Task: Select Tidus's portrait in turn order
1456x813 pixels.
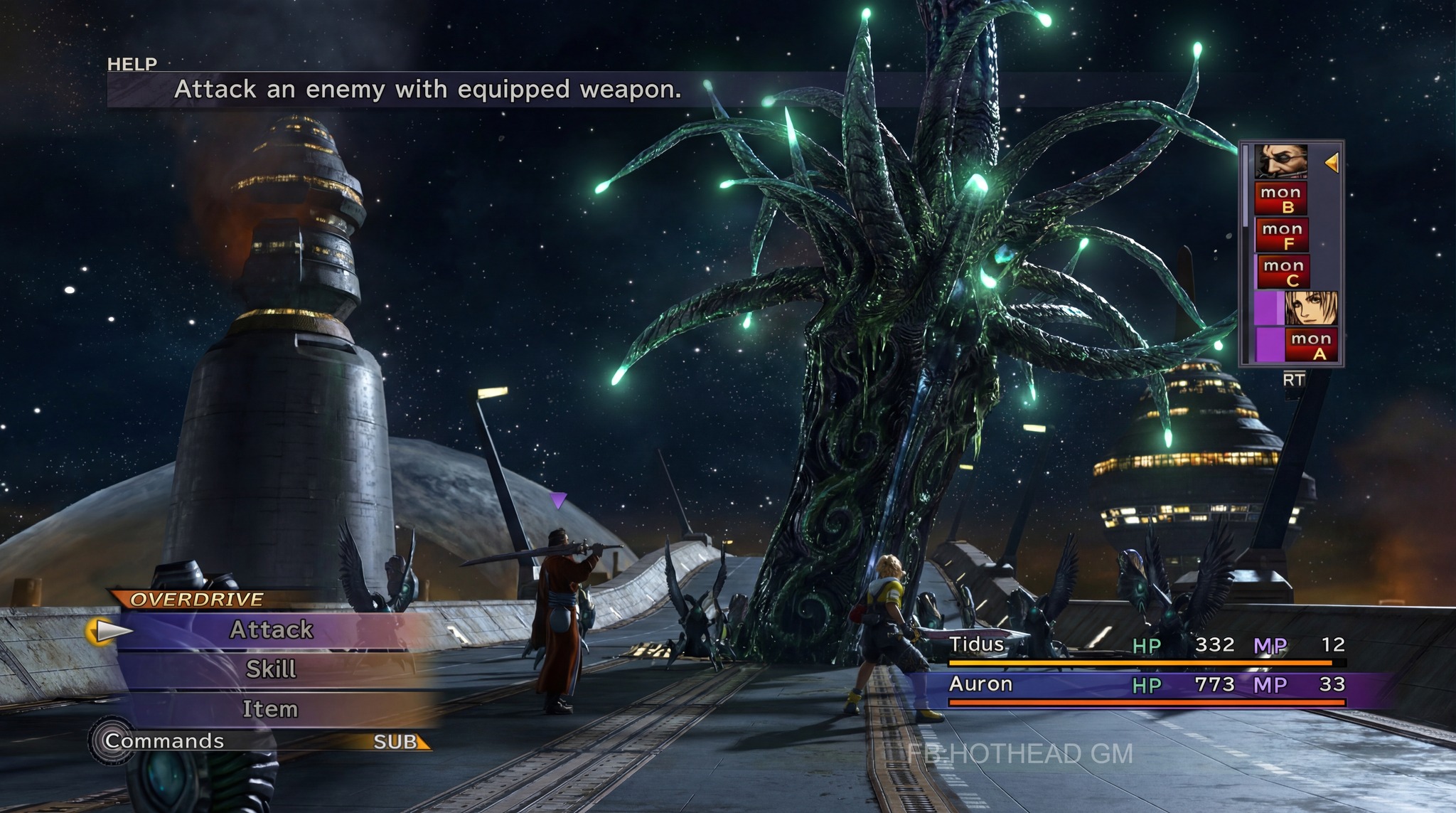Action: (1310, 308)
